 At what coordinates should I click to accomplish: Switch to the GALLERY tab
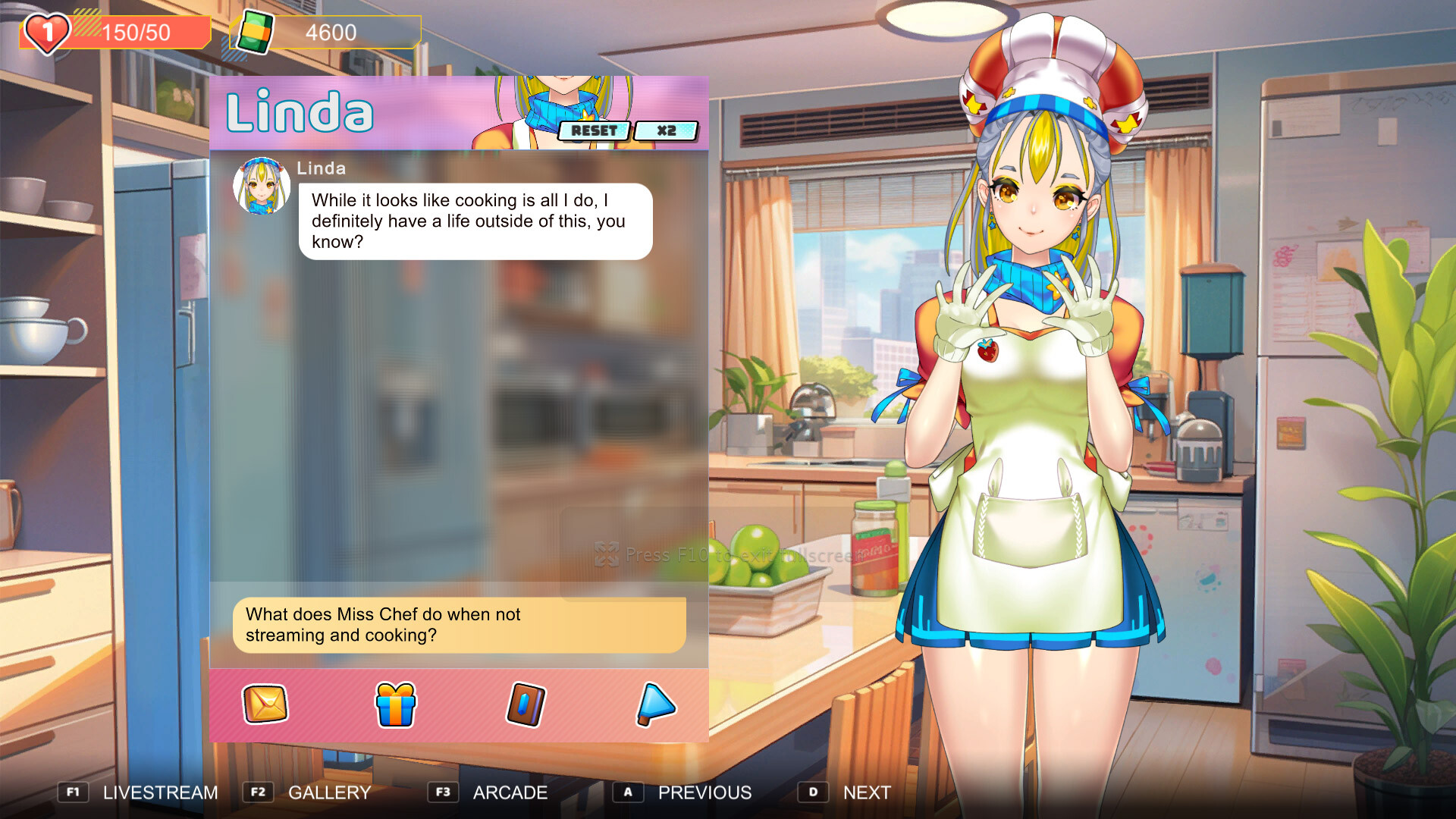click(328, 793)
